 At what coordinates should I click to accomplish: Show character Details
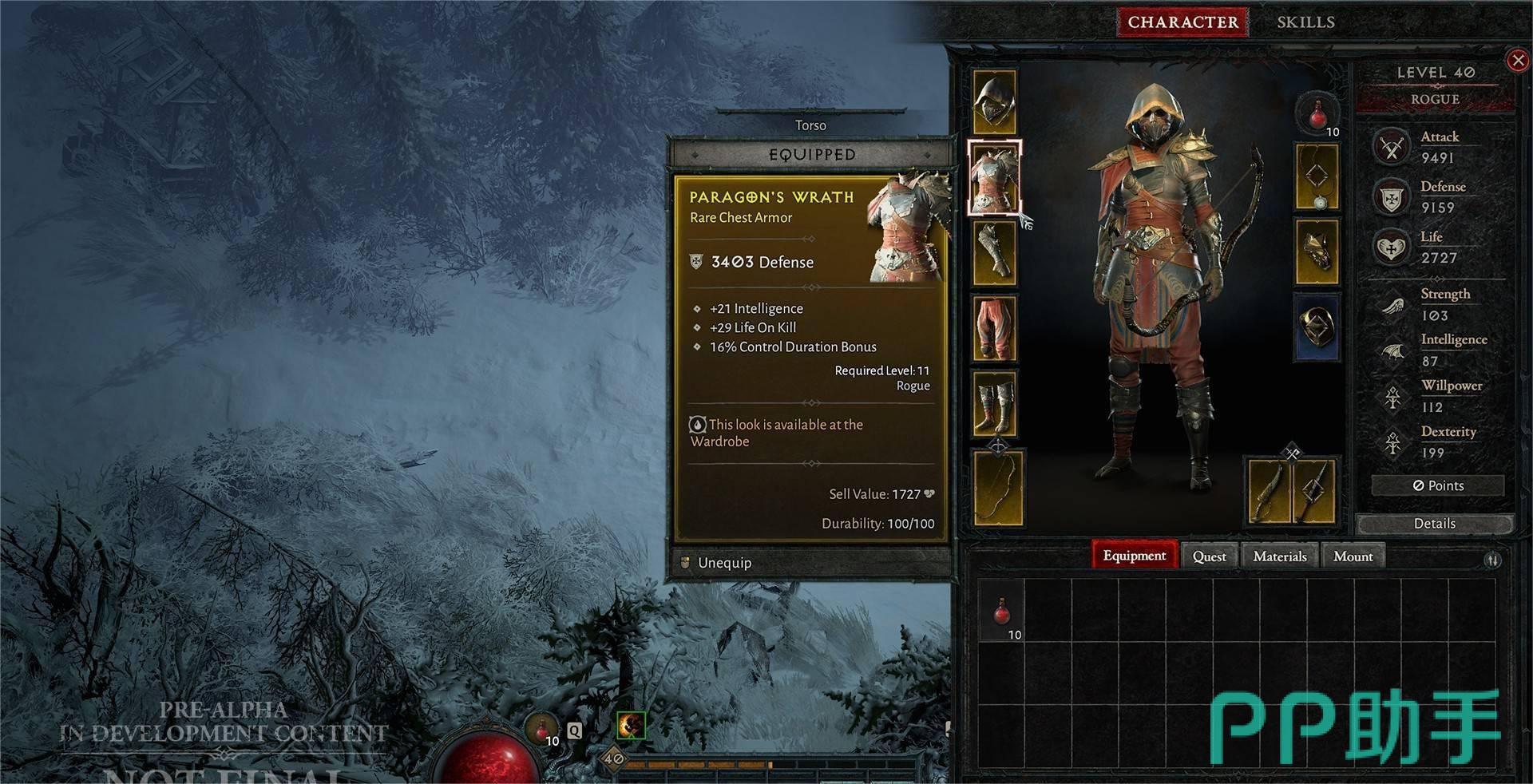tap(1434, 524)
